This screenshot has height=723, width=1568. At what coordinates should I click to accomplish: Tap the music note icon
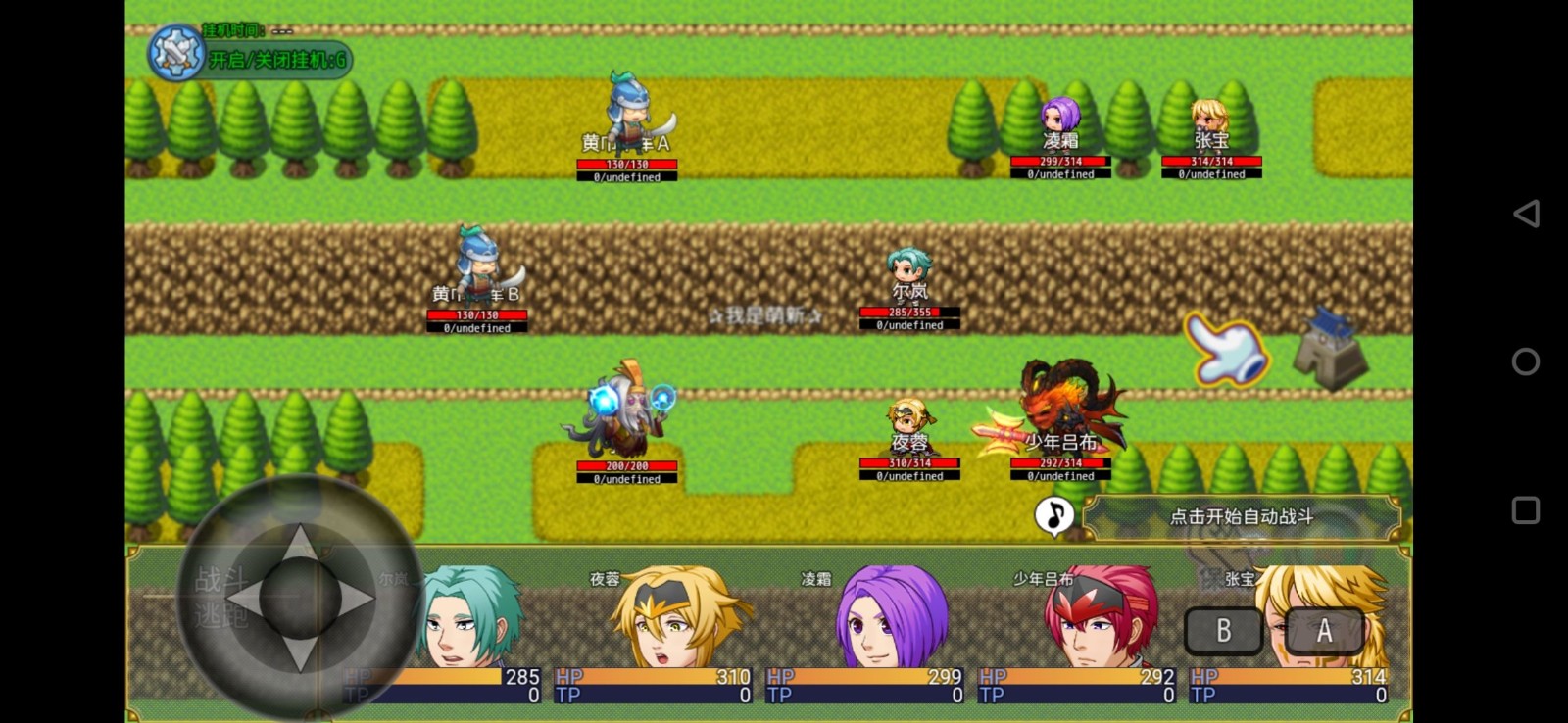1054,515
